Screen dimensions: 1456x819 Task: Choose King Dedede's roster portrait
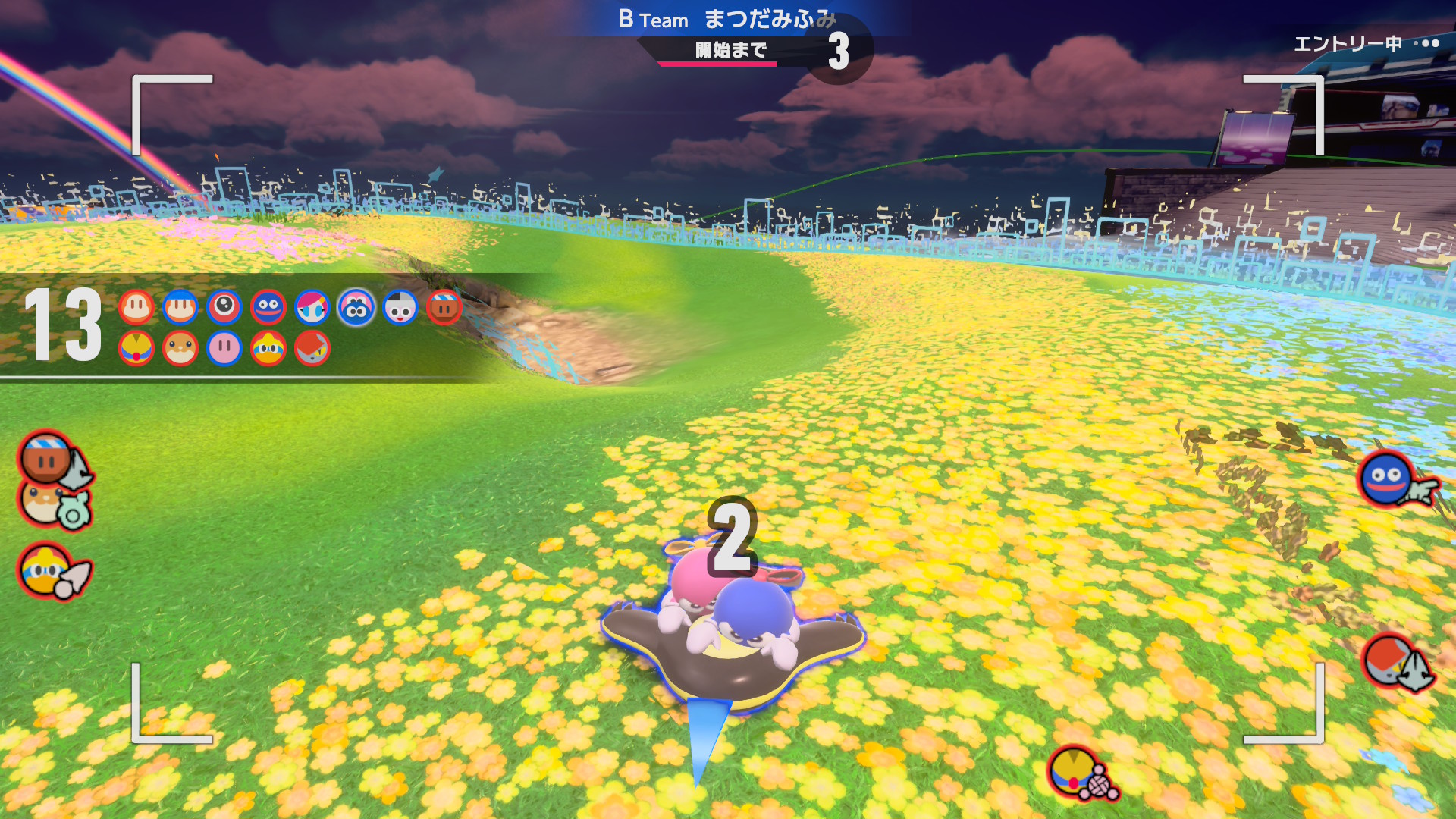[268, 348]
